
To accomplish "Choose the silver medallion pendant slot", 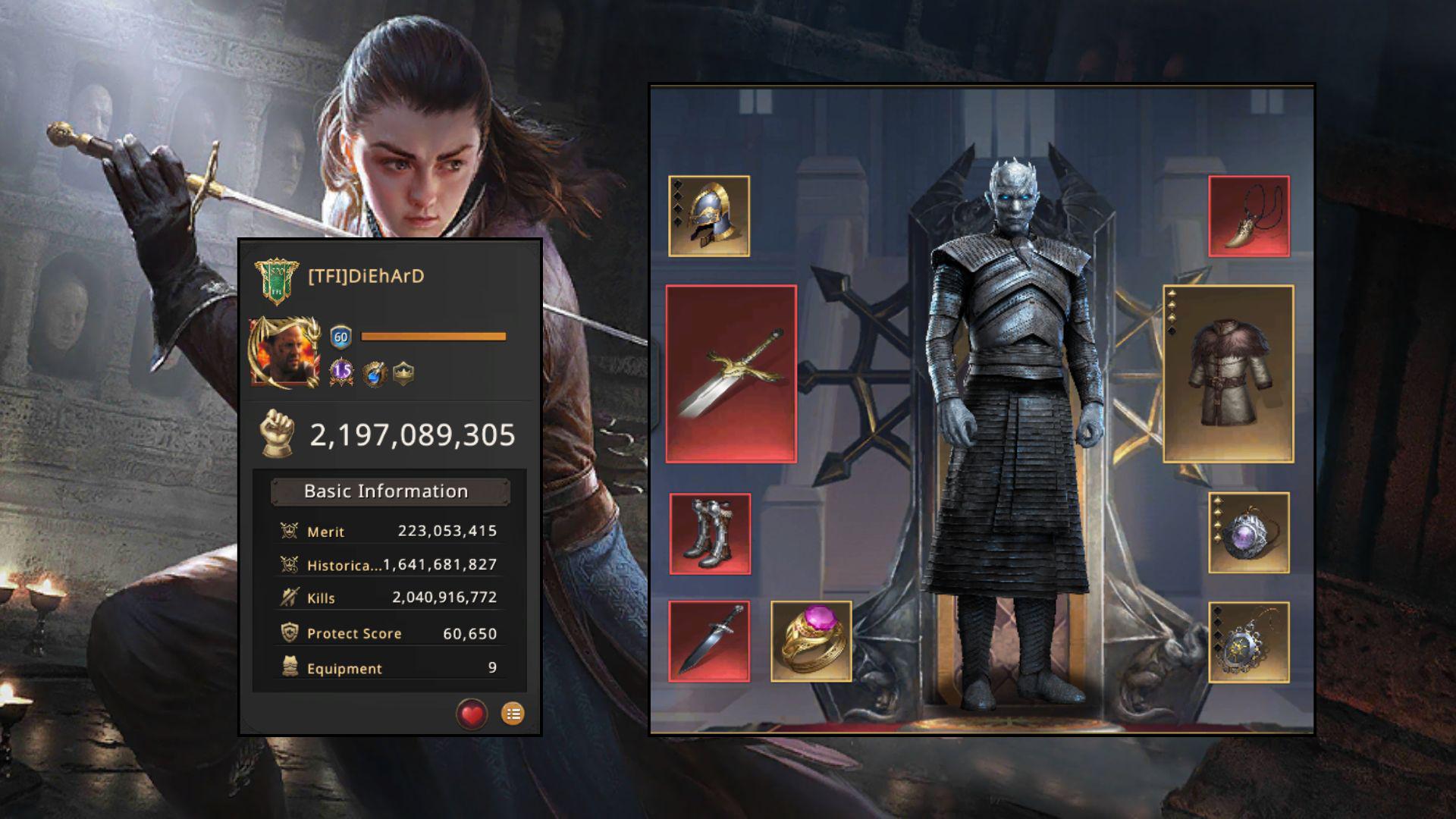I will pos(1249,642).
